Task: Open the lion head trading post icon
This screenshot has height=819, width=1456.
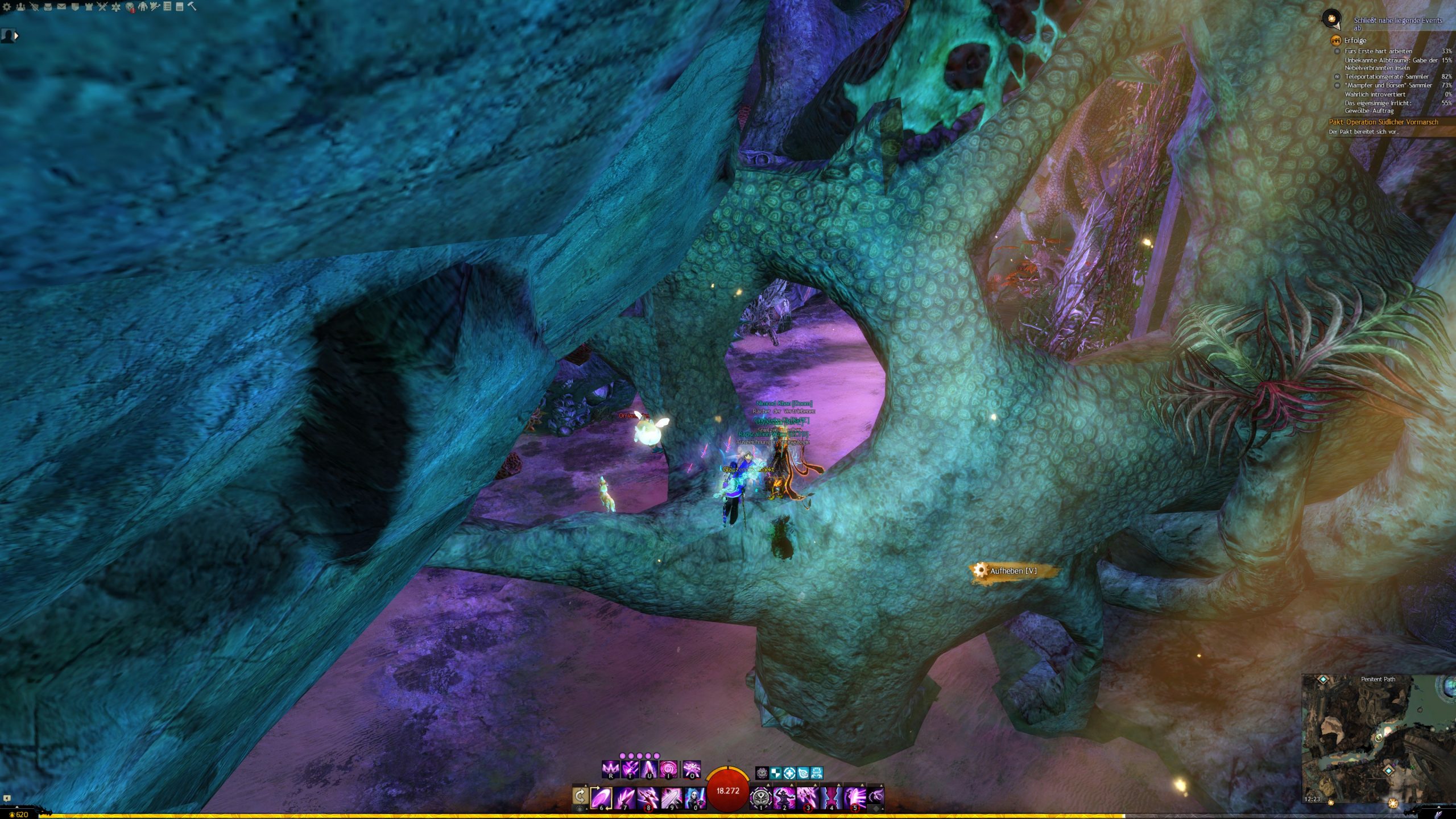Action: click(130, 7)
